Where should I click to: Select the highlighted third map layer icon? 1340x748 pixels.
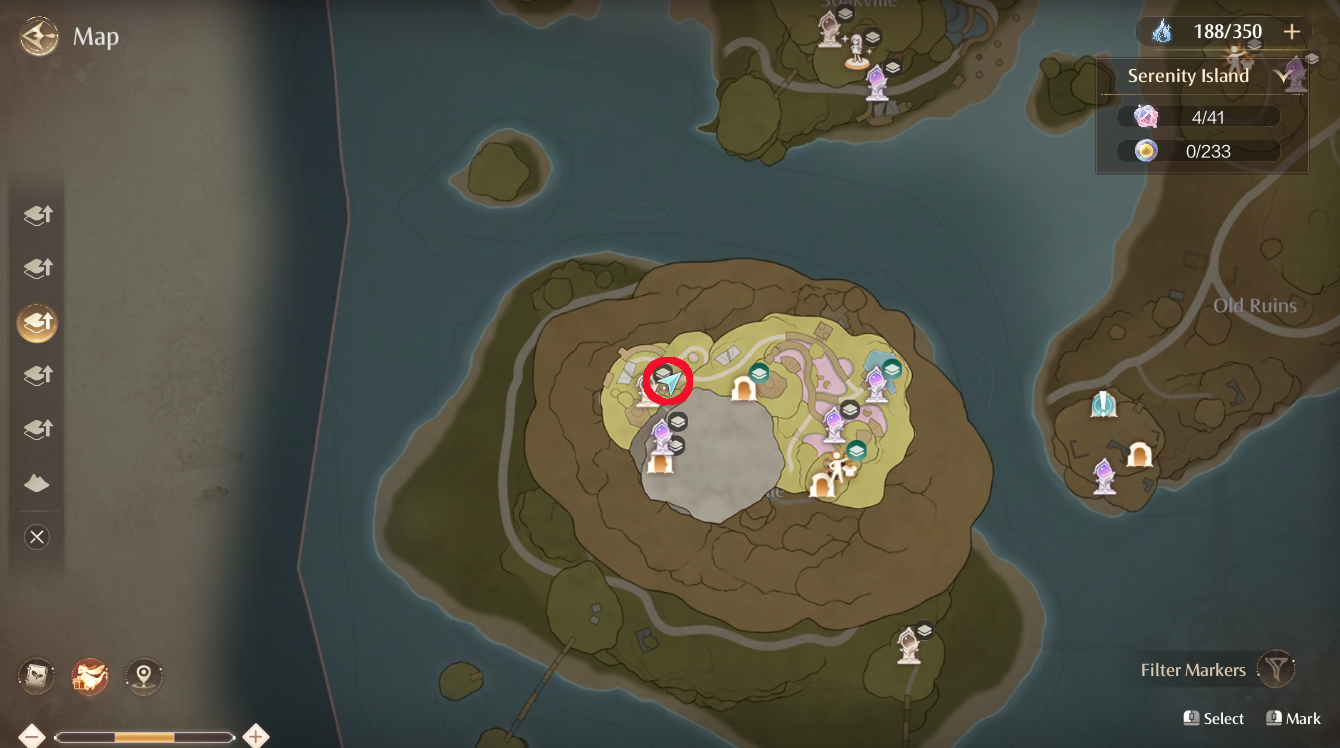(x=37, y=322)
